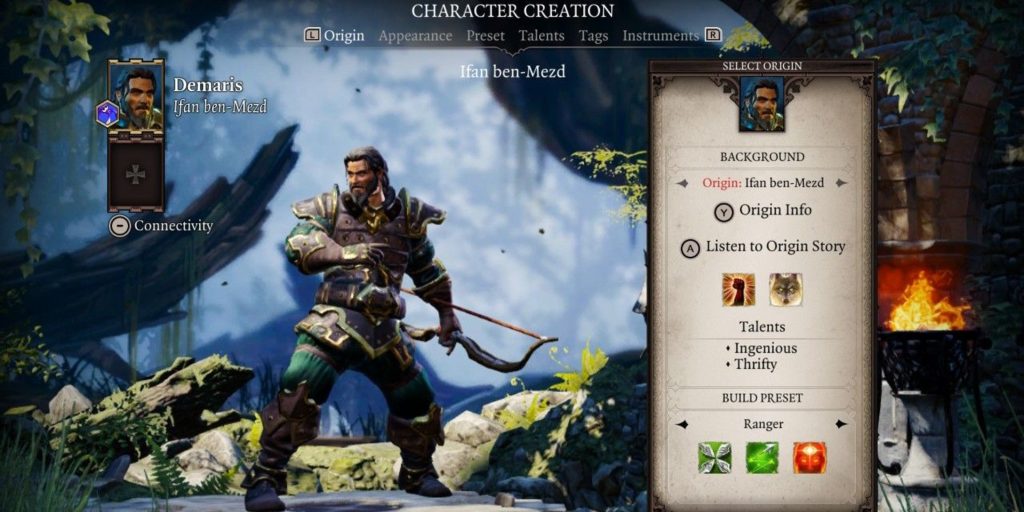Select next origin with the right arrow
This screenshot has height=512, width=1024.
[842, 183]
